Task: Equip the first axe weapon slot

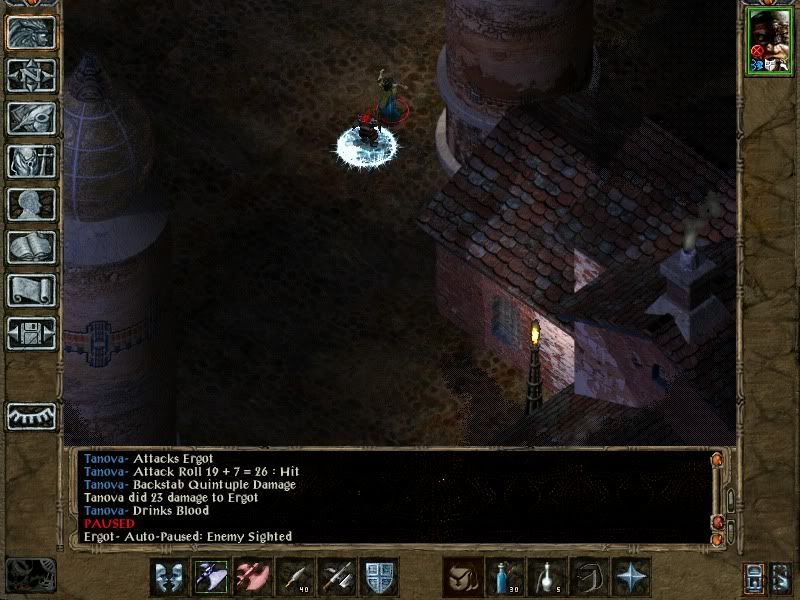Action: [x=210, y=577]
